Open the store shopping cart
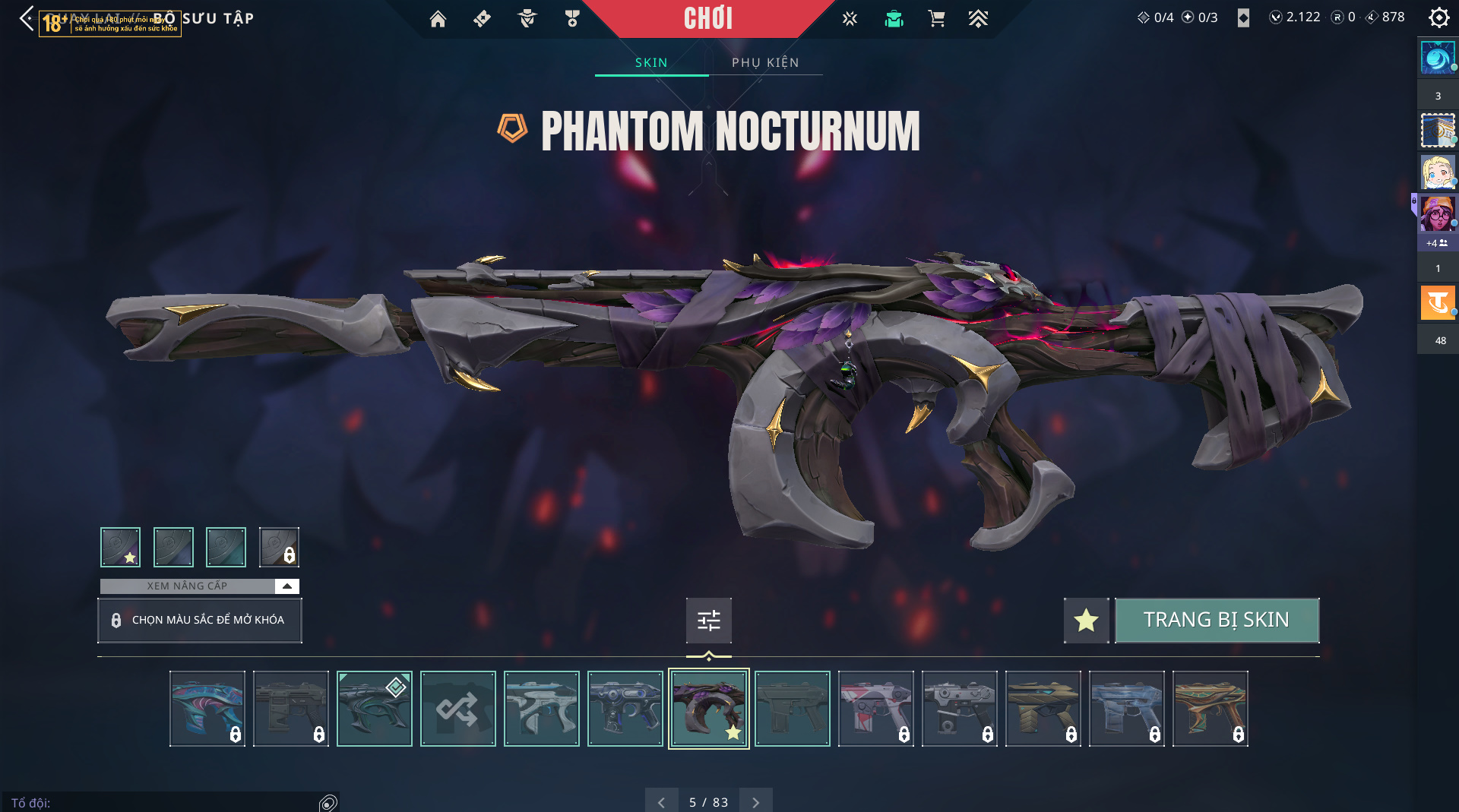Screen dimensions: 1459x812 (x=936, y=18)
